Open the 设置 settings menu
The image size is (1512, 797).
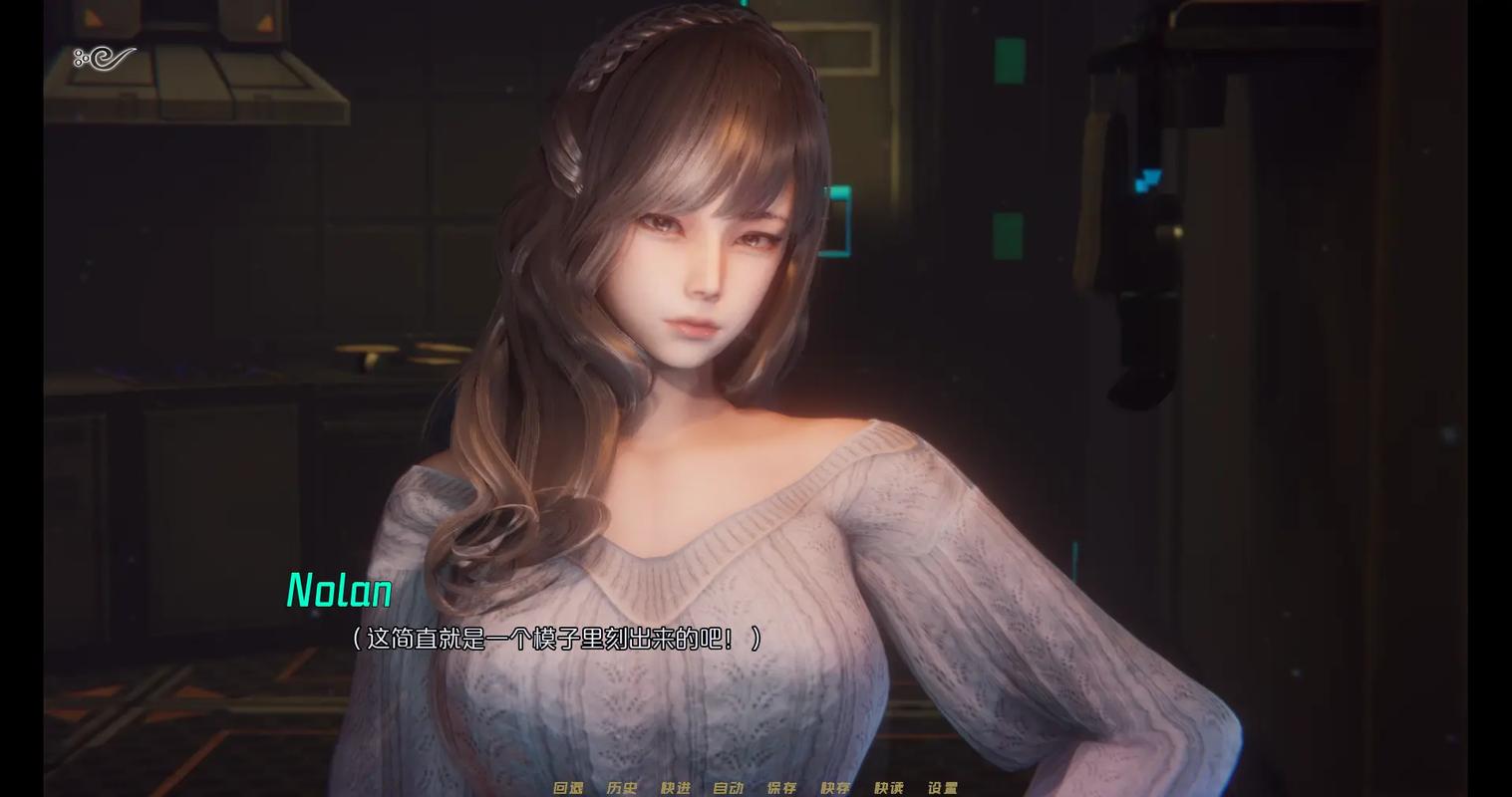click(x=943, y=787)
